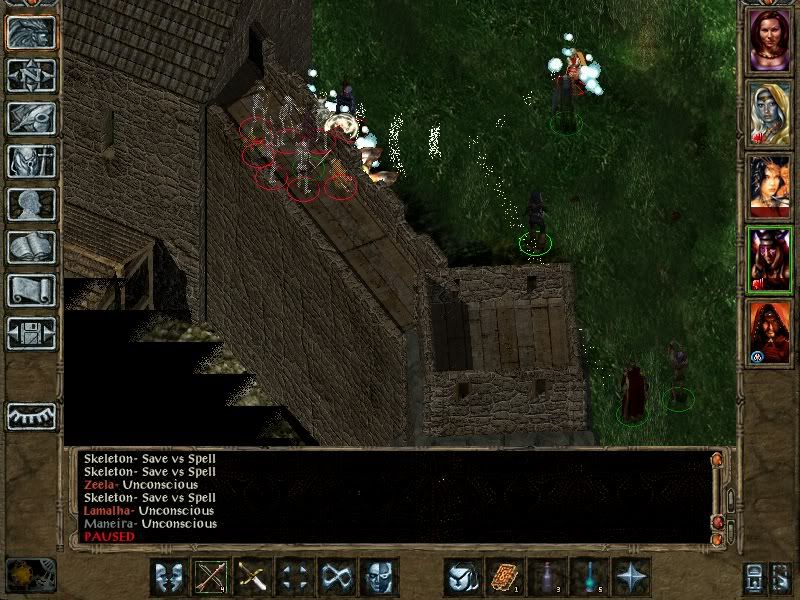This screenshot has width=800, height=600.
Task: Open the party formation arrows button
Action: (295, 577)
